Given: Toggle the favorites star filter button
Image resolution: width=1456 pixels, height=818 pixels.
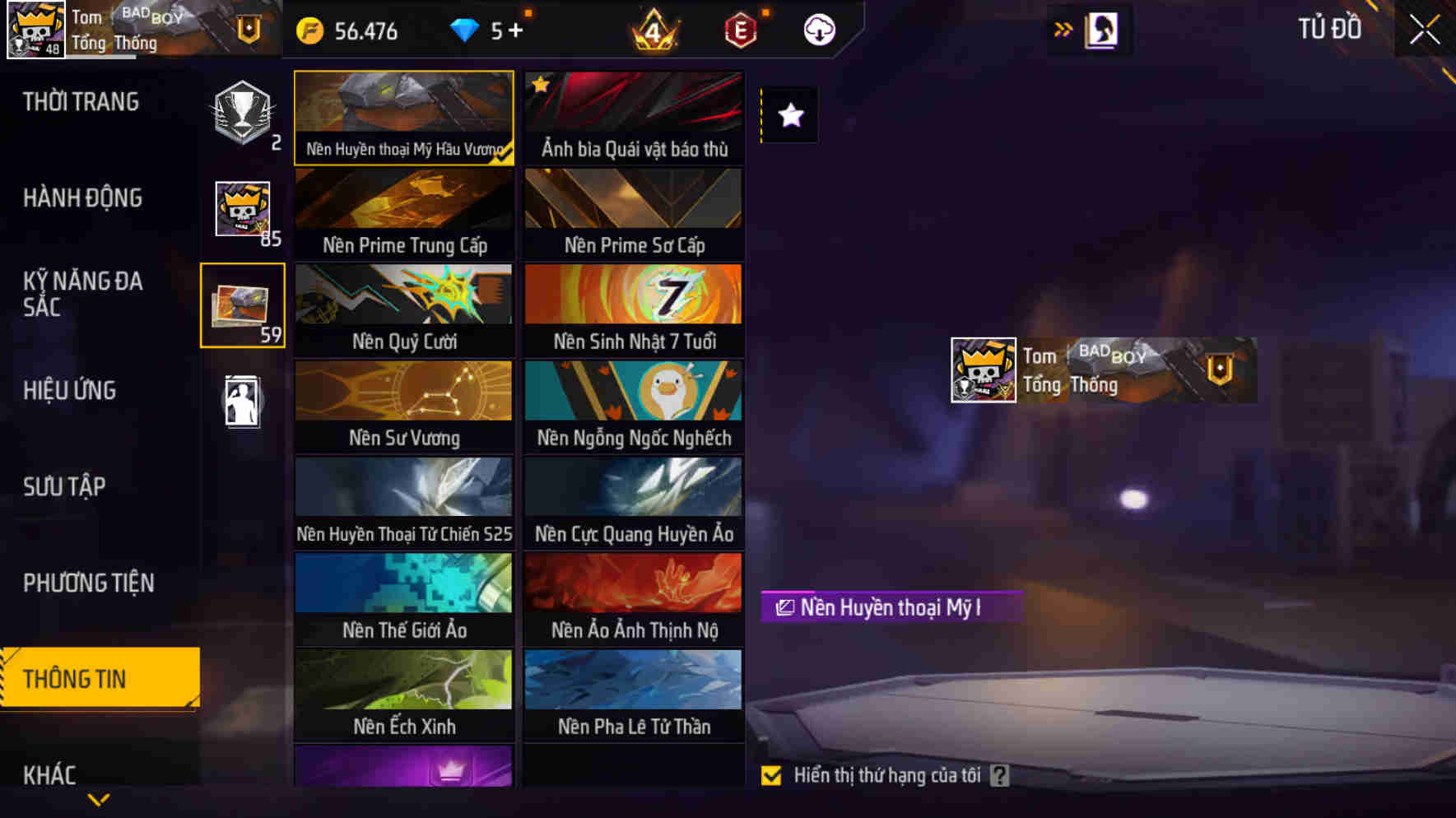Looking at the screenshot, I should 789,115.
